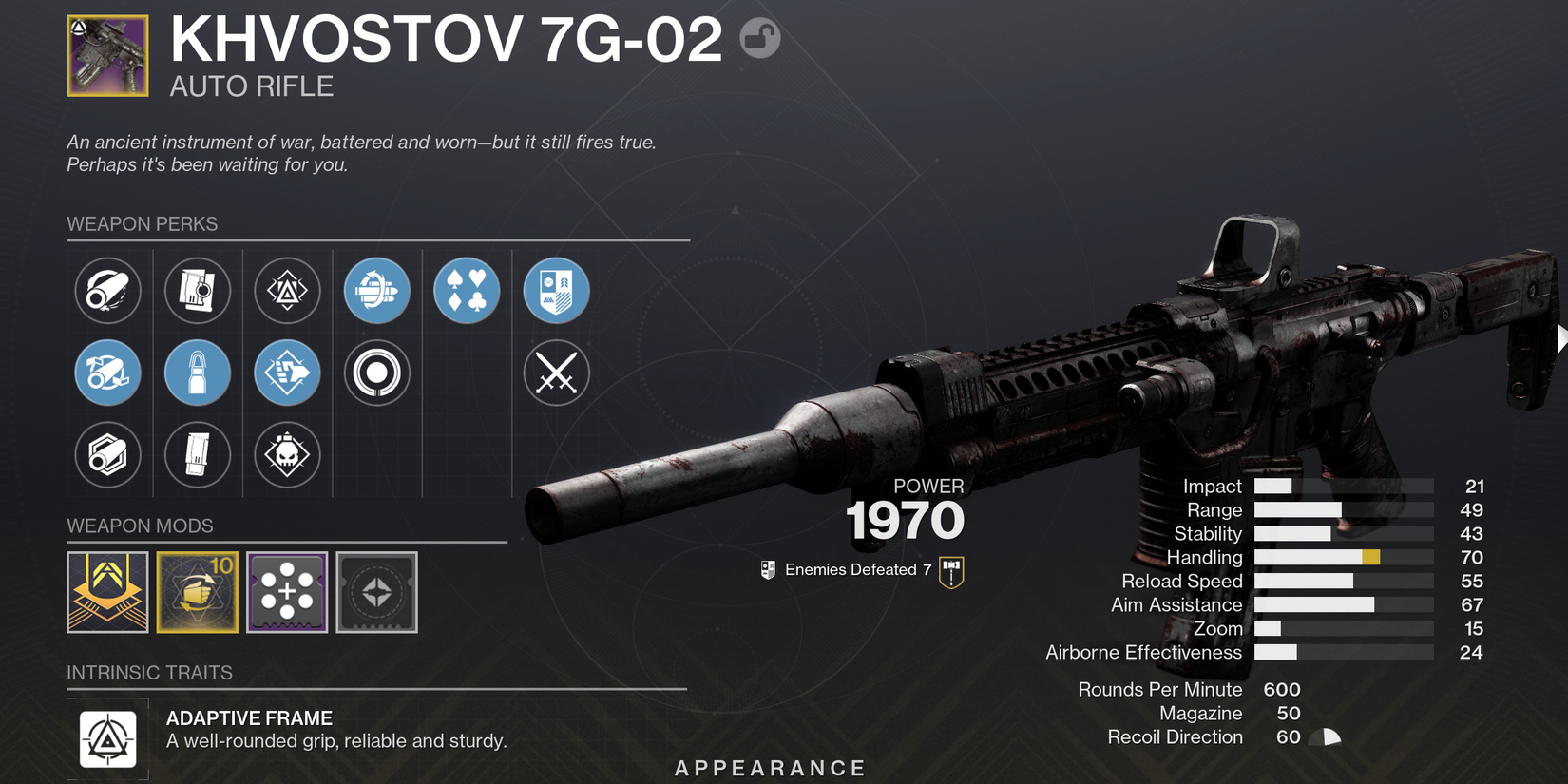Select the blue shield crest tracker
The image size is (1568, 784).
pos(557,290)
